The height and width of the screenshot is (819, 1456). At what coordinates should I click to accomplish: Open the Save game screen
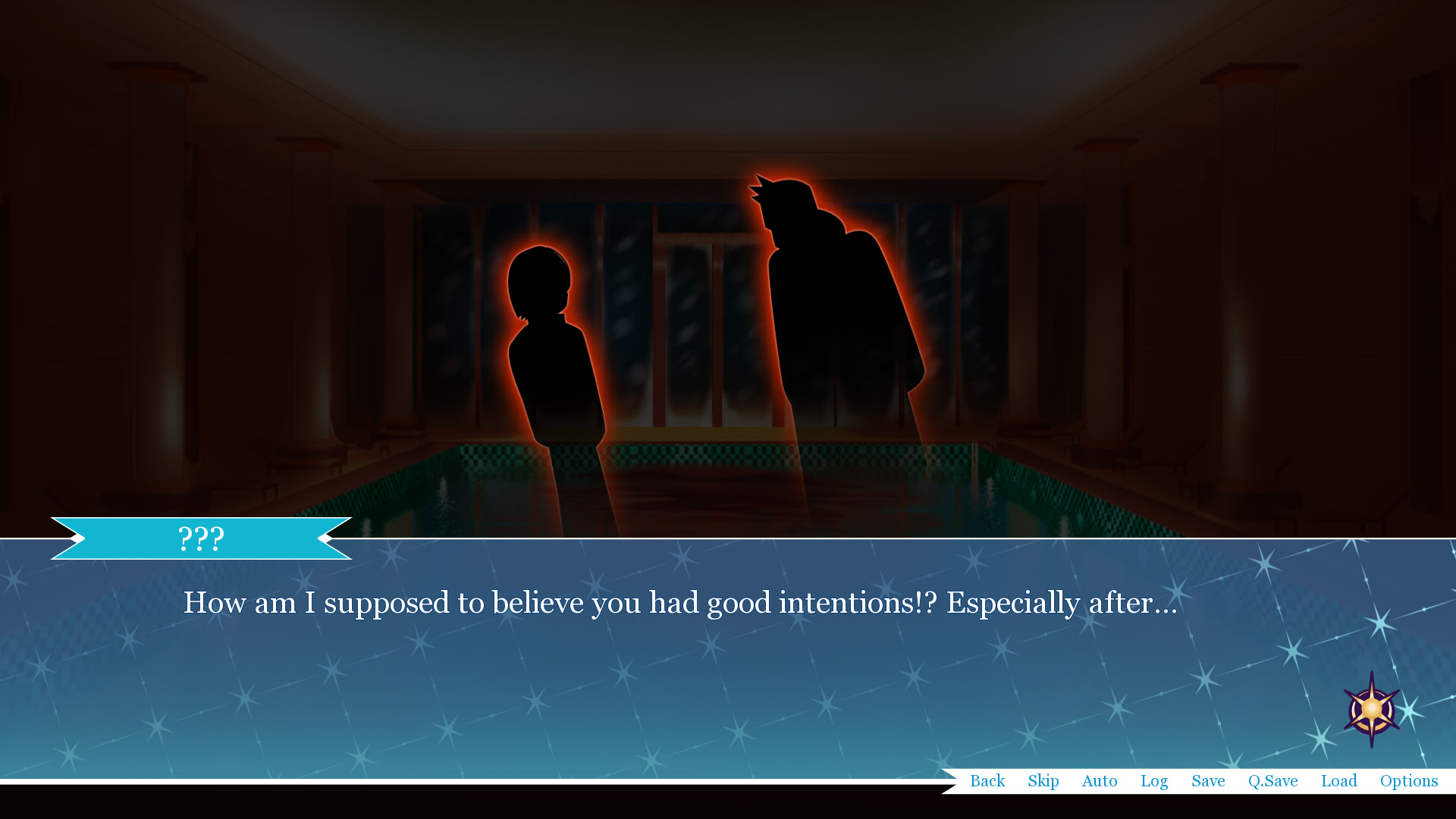coord(1208,780)
